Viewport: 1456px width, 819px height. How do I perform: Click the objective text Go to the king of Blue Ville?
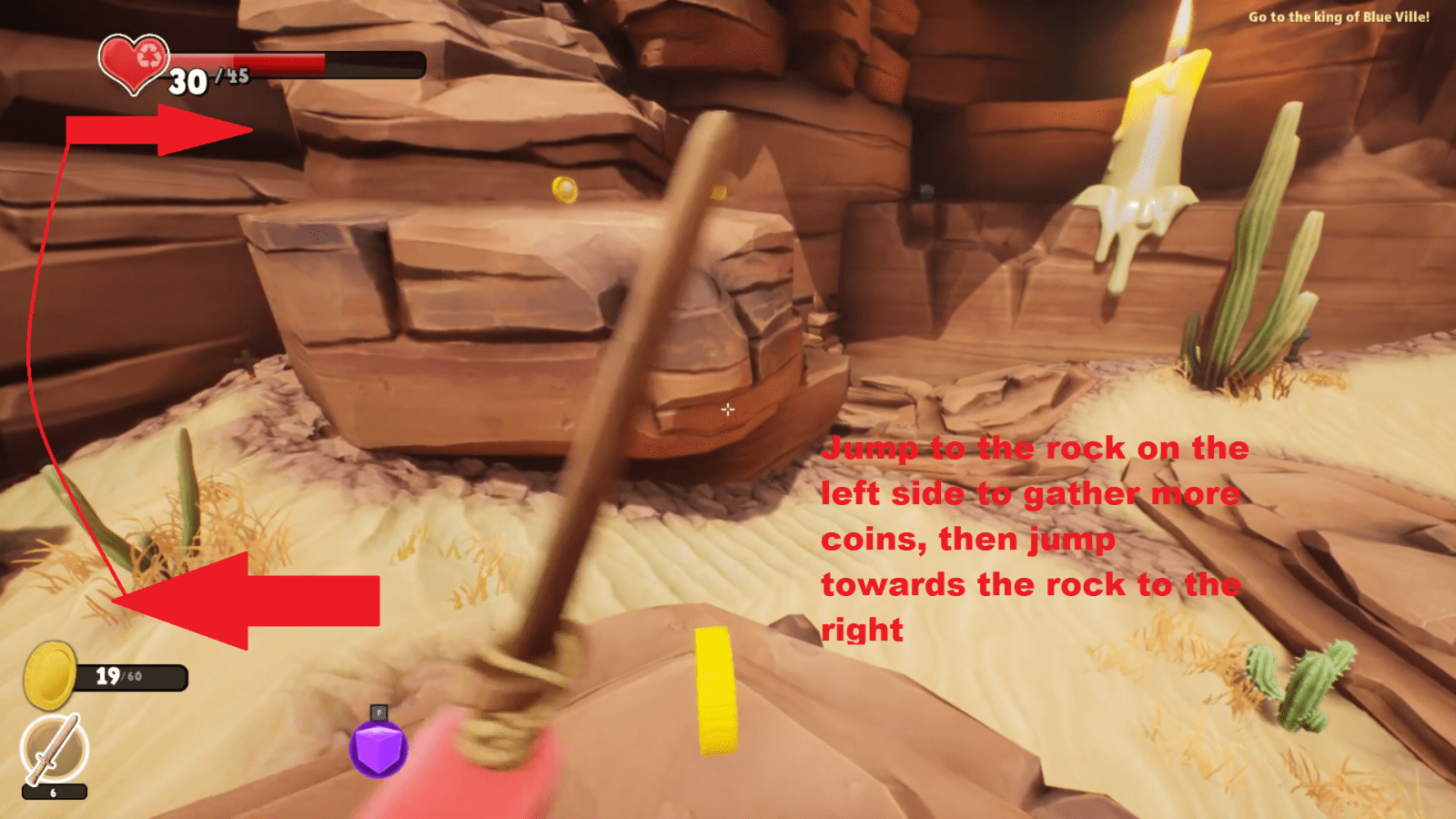(x=1340, y=16)
